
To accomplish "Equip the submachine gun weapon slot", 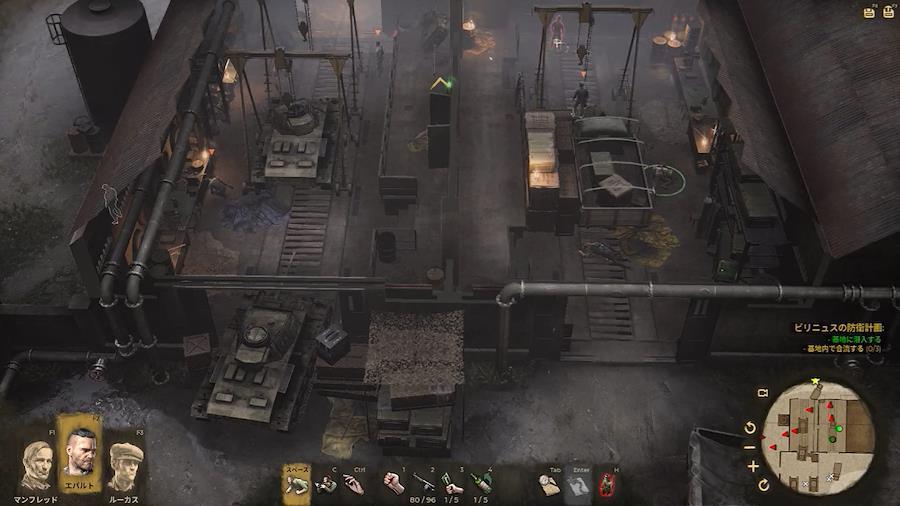I will tap(424, 484).
